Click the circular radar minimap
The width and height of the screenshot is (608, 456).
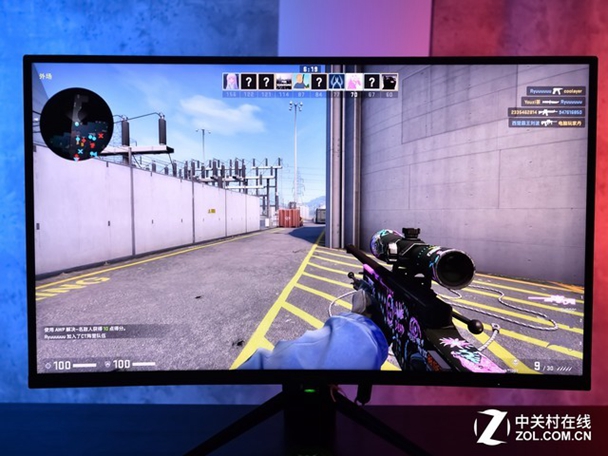tap(76, 123)
